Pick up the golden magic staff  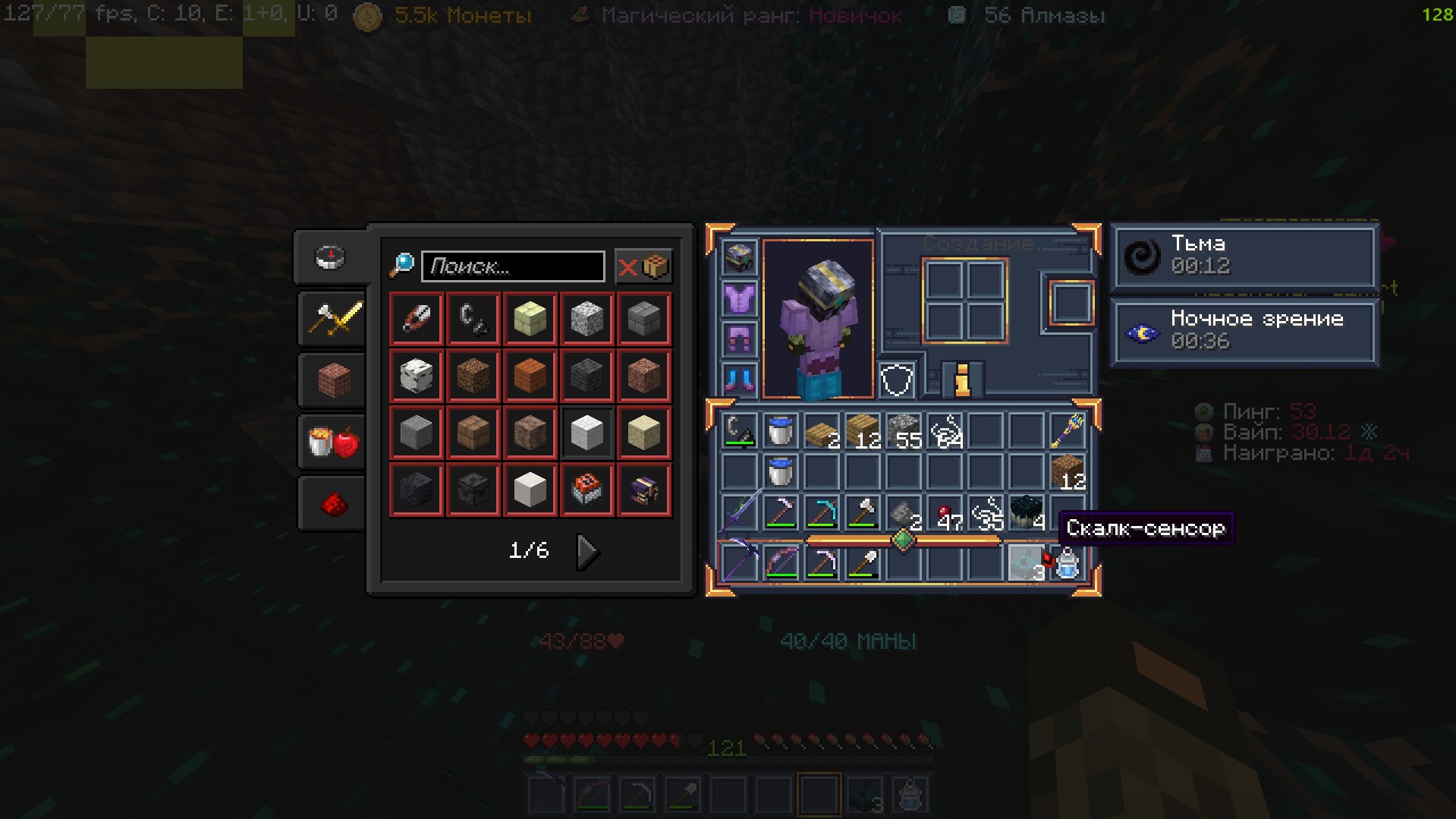(x=1067, y=431)
